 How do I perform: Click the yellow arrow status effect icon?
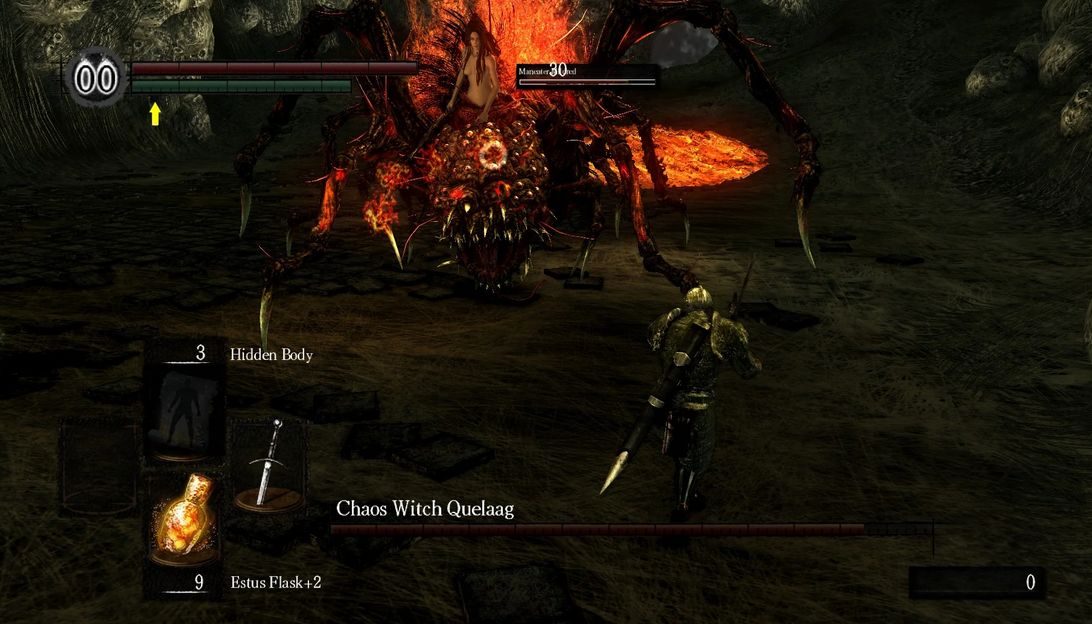click(155, 114)
